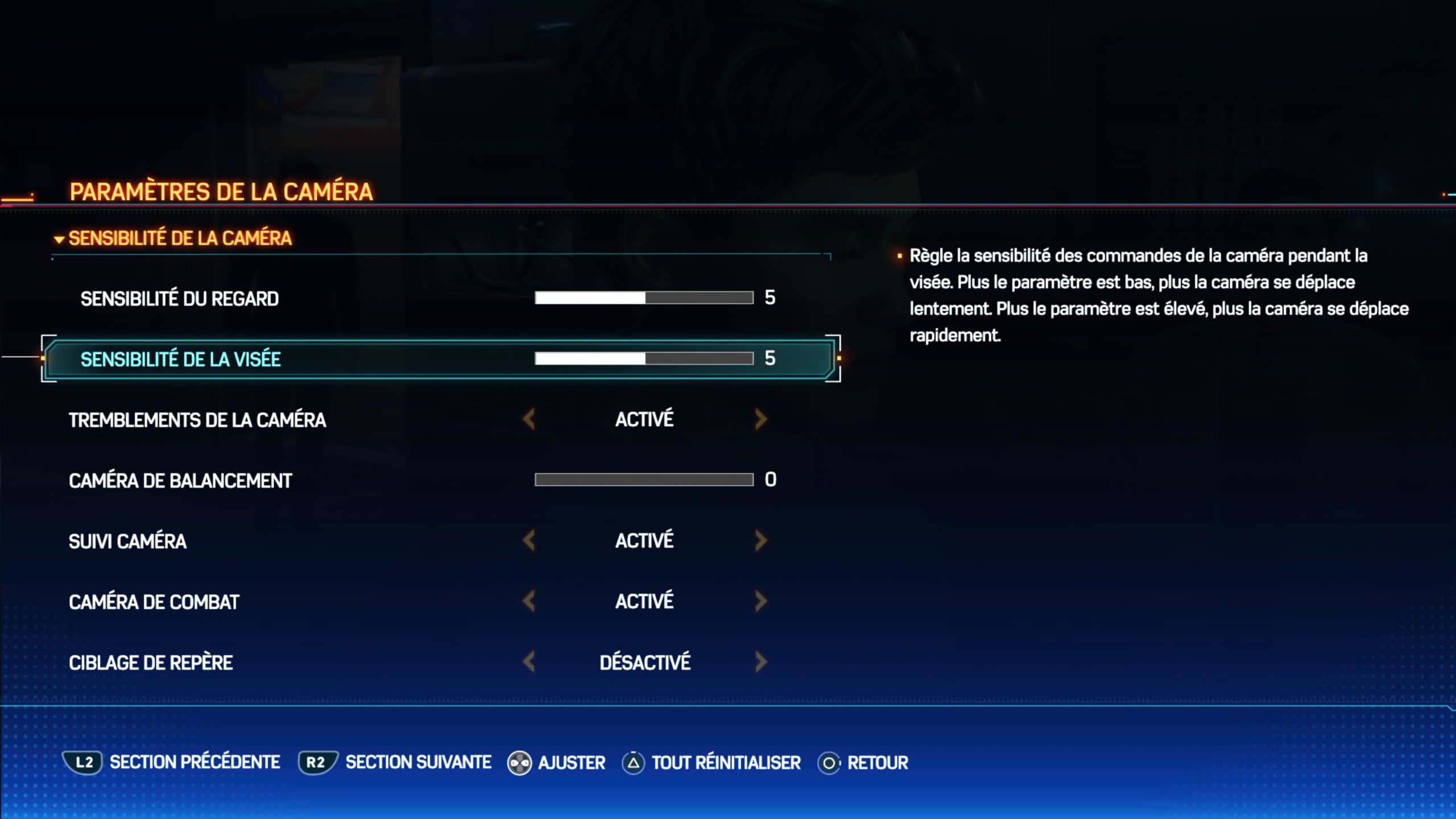Click left arrow beside Ciblage de repère

[529, 662]
